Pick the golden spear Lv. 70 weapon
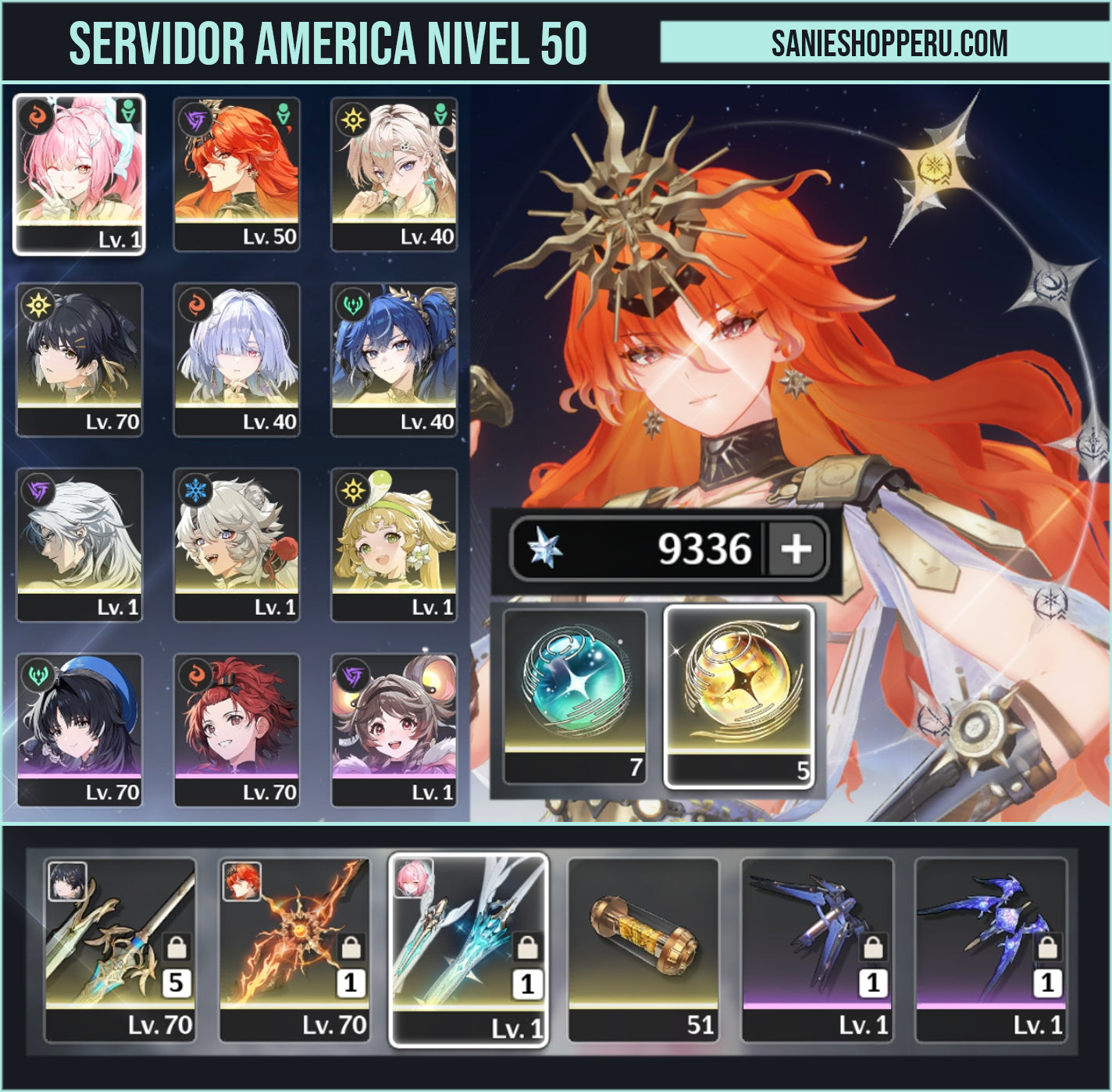 [119, 949]
